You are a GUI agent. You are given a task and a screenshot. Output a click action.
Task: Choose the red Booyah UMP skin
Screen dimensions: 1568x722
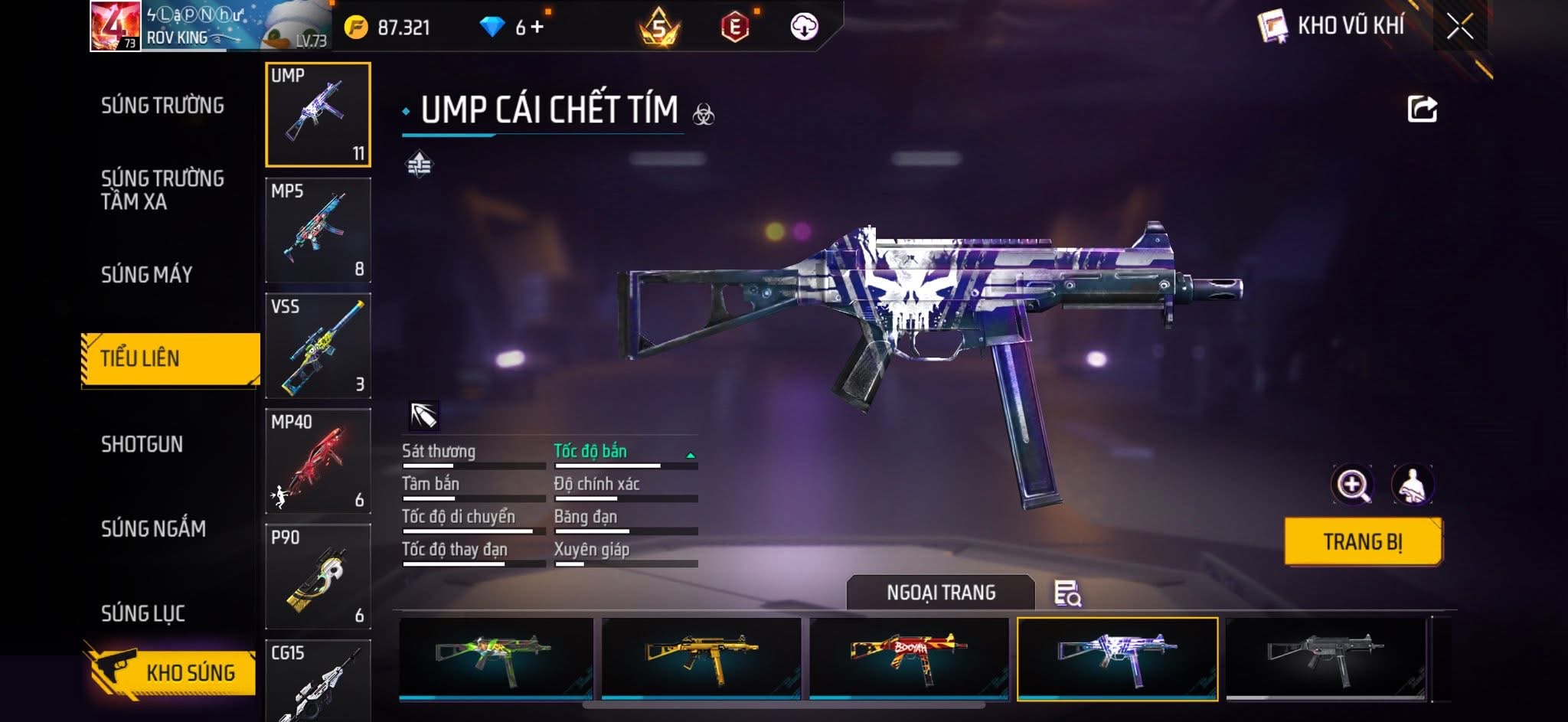[x=909, y=658]
